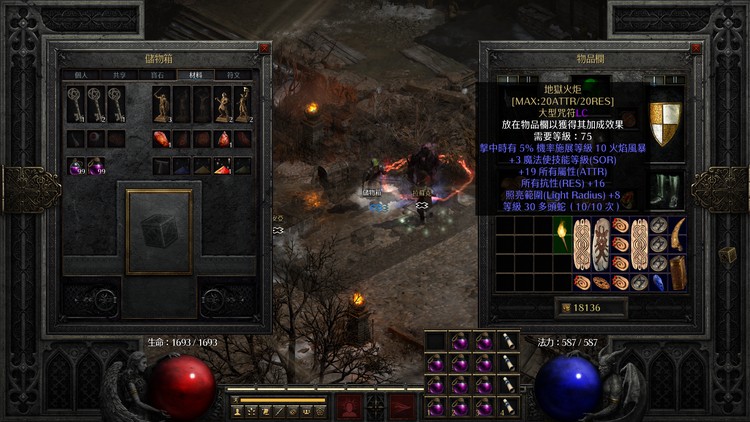Viewport: 750px width, 422px height.
Task: Pick the blue gem in inventory
Action: pos(658,282)
